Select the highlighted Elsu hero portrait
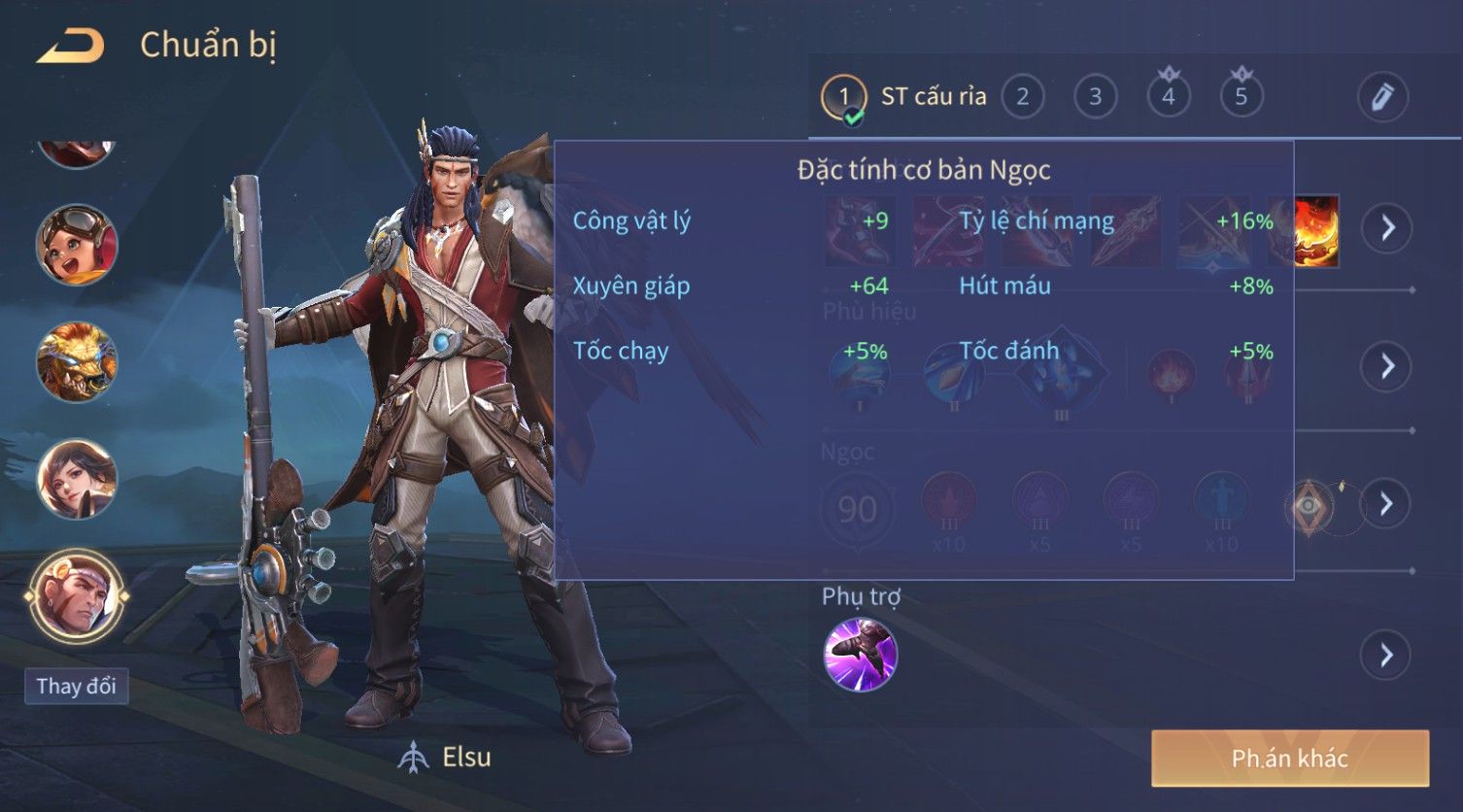 point(77,595)
